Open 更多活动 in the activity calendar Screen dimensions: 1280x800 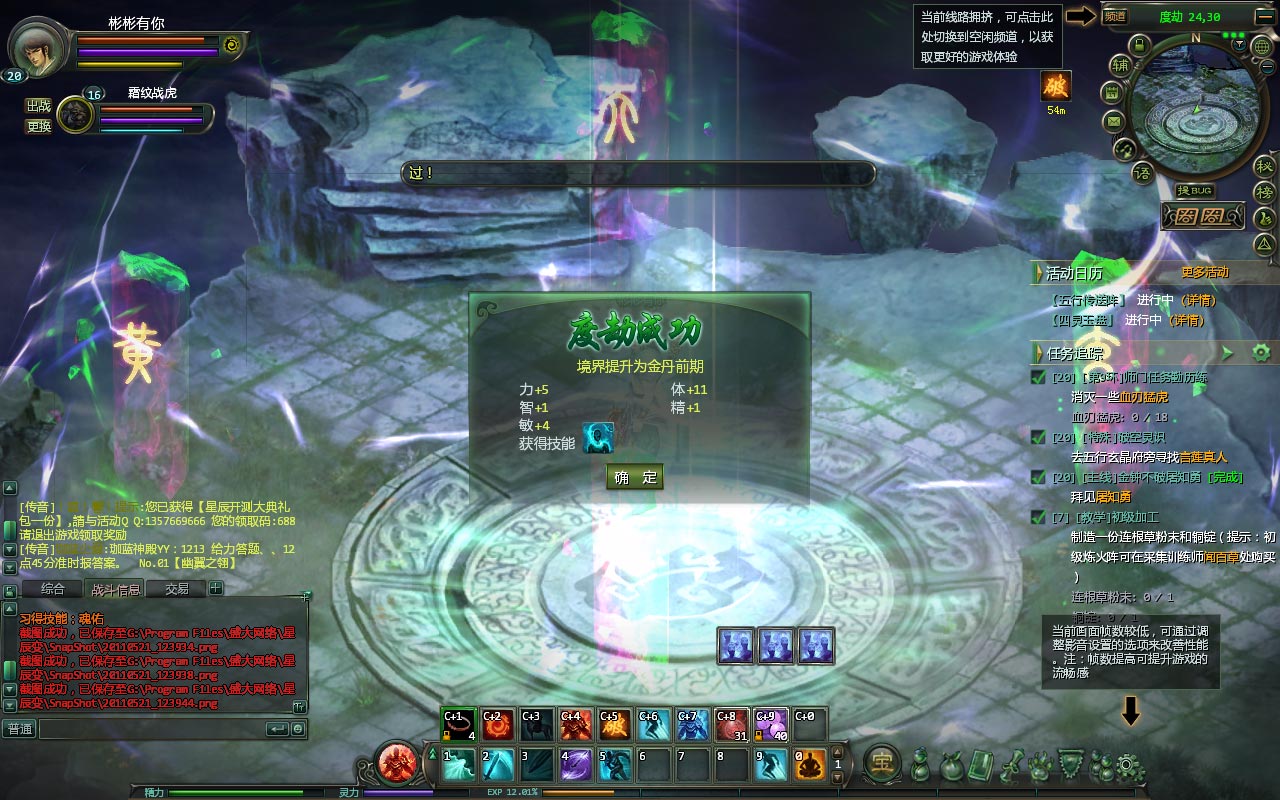[x=1204, y=272]
